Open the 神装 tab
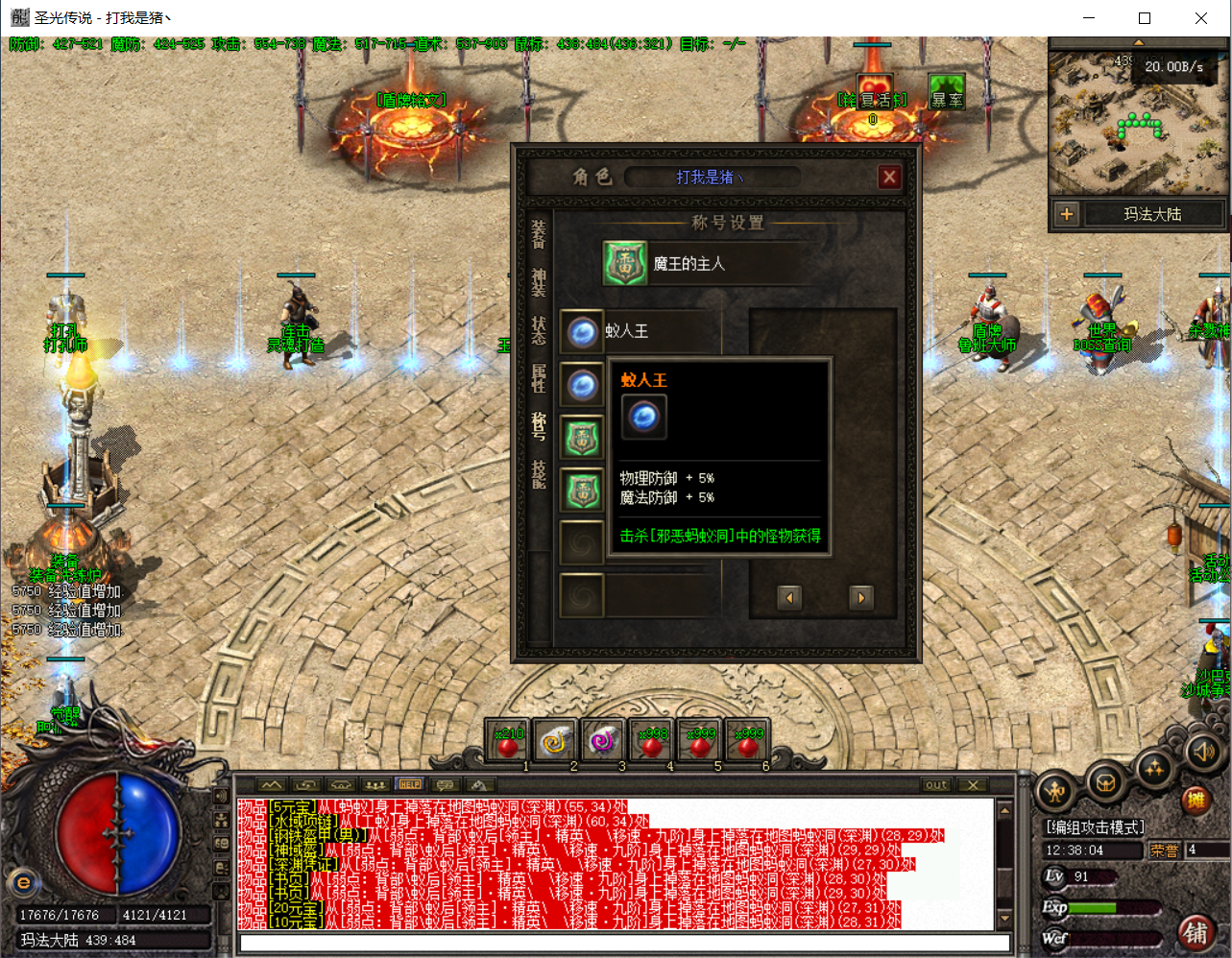The image size is (1232, 958). (x=539, y=282)
